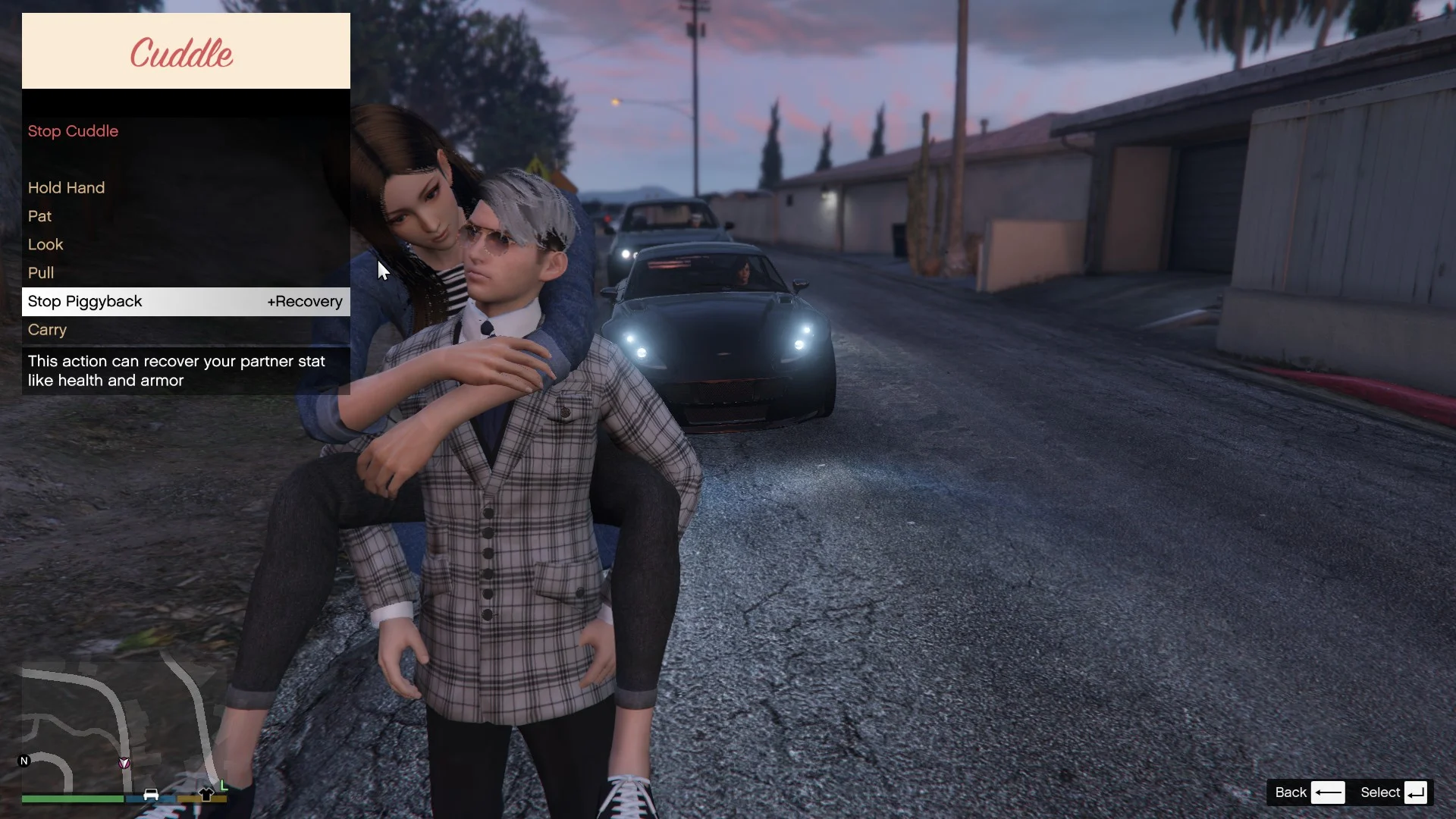Select the Carry option
This screenshot has height=819, width=1456.
click(x=48, y=330)
